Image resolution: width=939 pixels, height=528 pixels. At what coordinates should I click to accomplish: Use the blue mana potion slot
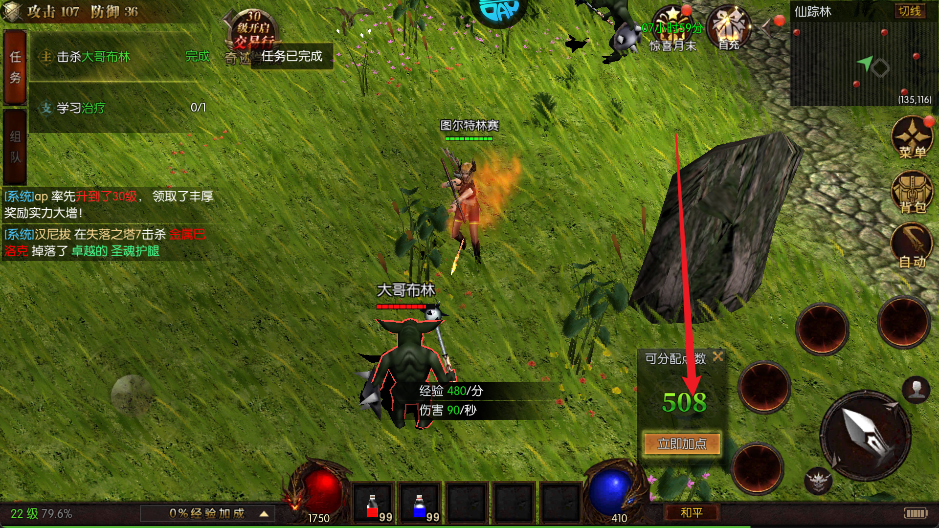419,502
